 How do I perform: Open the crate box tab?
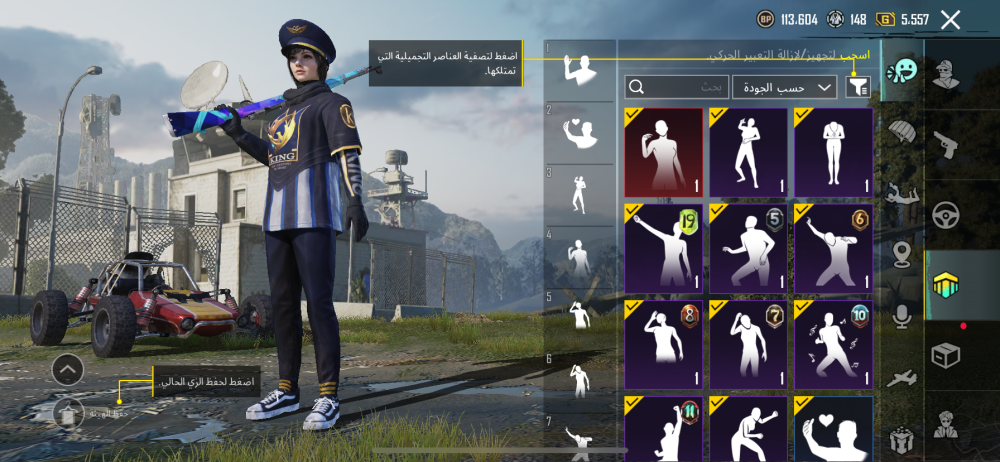[x=944, y=355]
